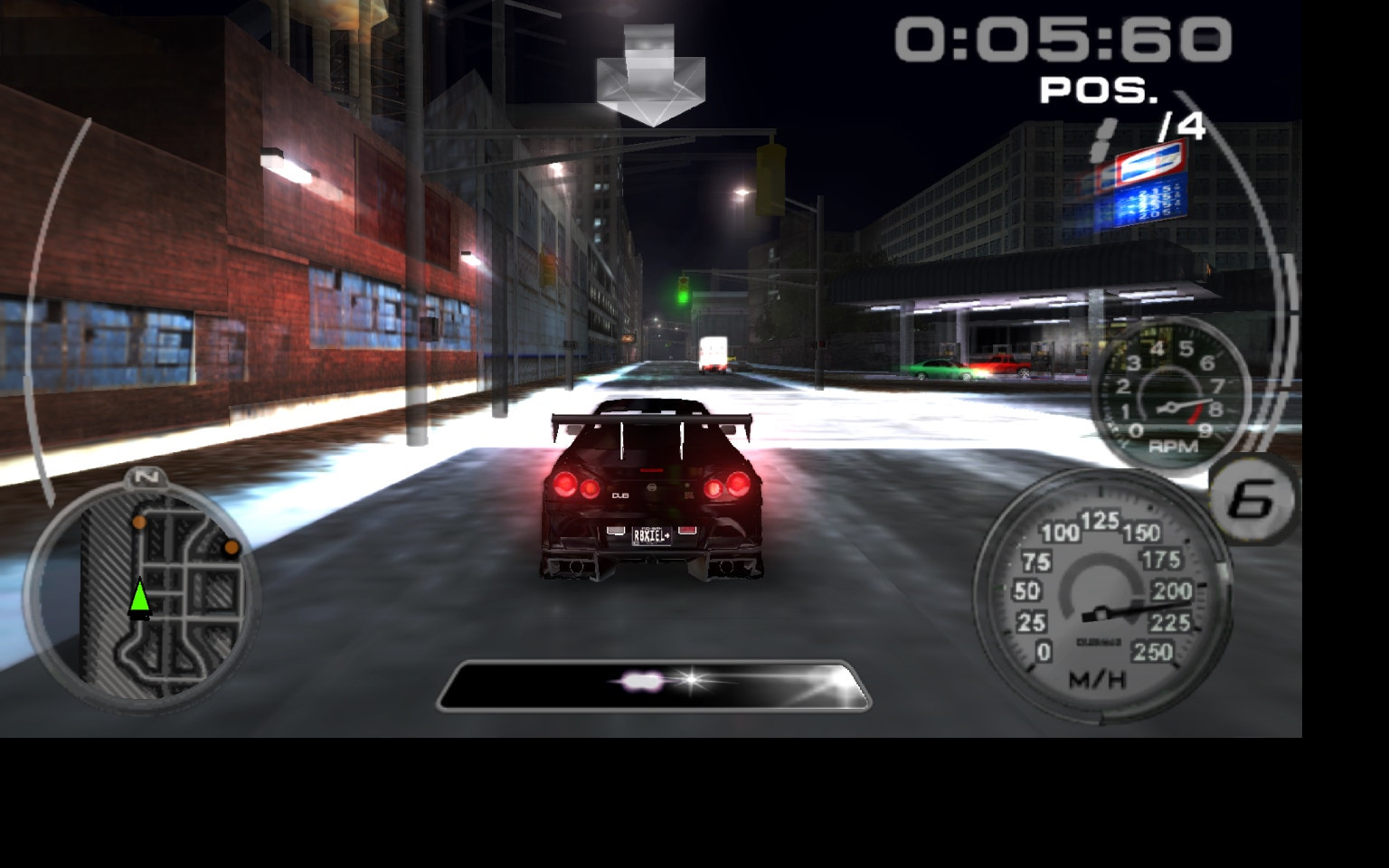Open the /4 racer count detail

click(1180, 128)
